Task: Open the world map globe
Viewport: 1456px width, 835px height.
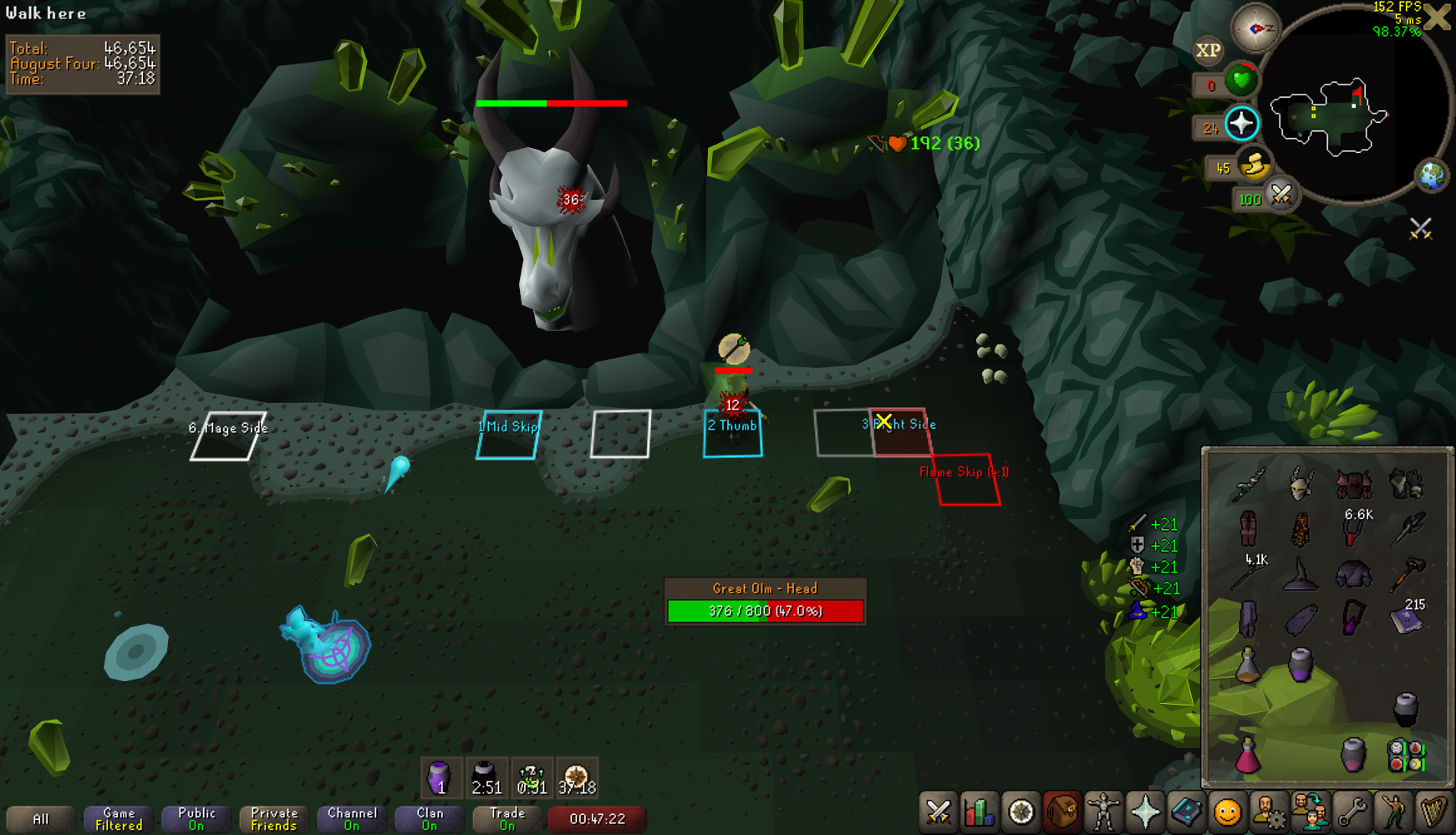Action: click(1431, 176)
